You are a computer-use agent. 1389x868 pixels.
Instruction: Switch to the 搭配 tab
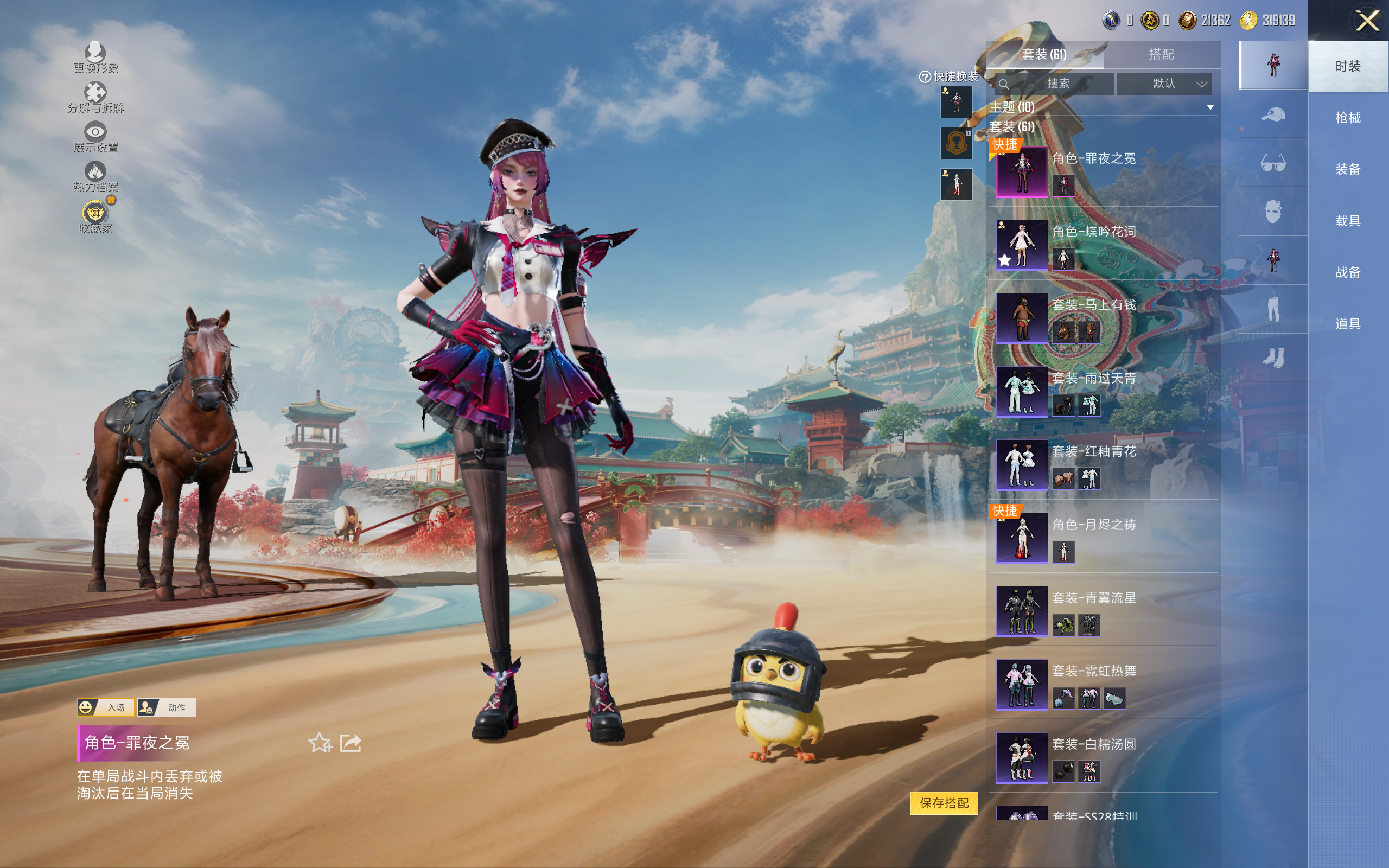[1161, 55]
